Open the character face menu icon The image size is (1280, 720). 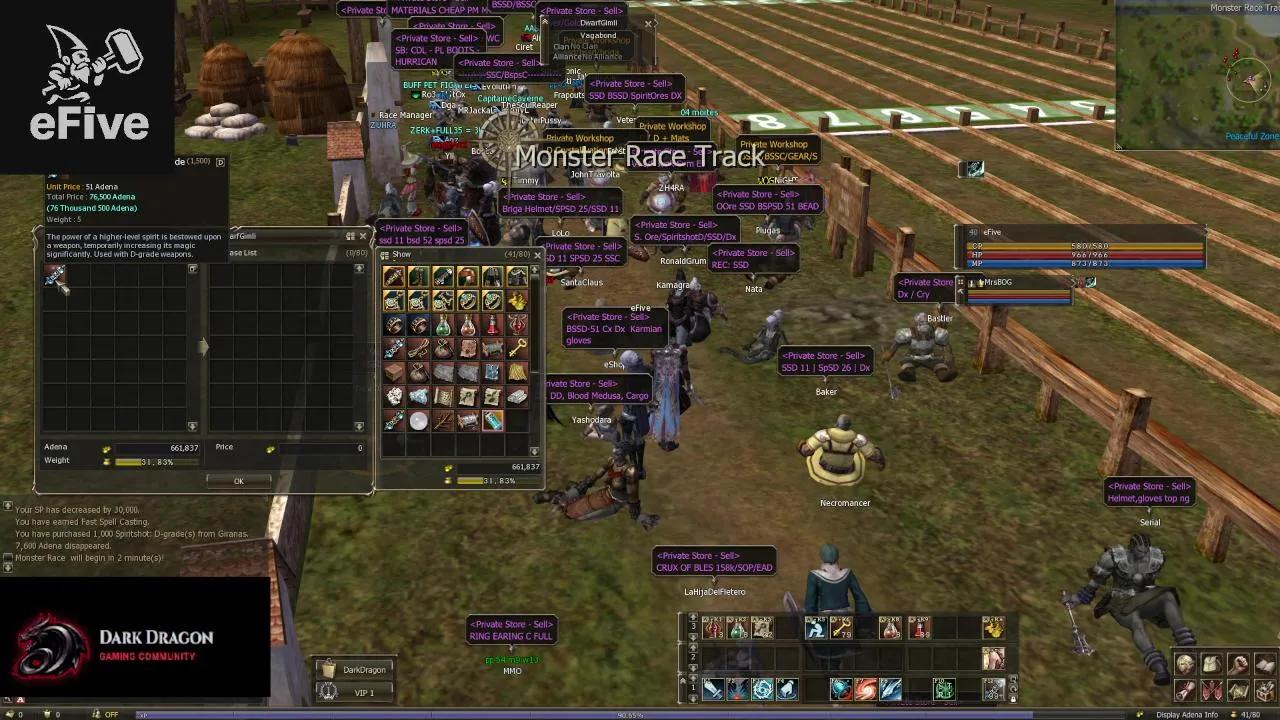[1185, 665]
